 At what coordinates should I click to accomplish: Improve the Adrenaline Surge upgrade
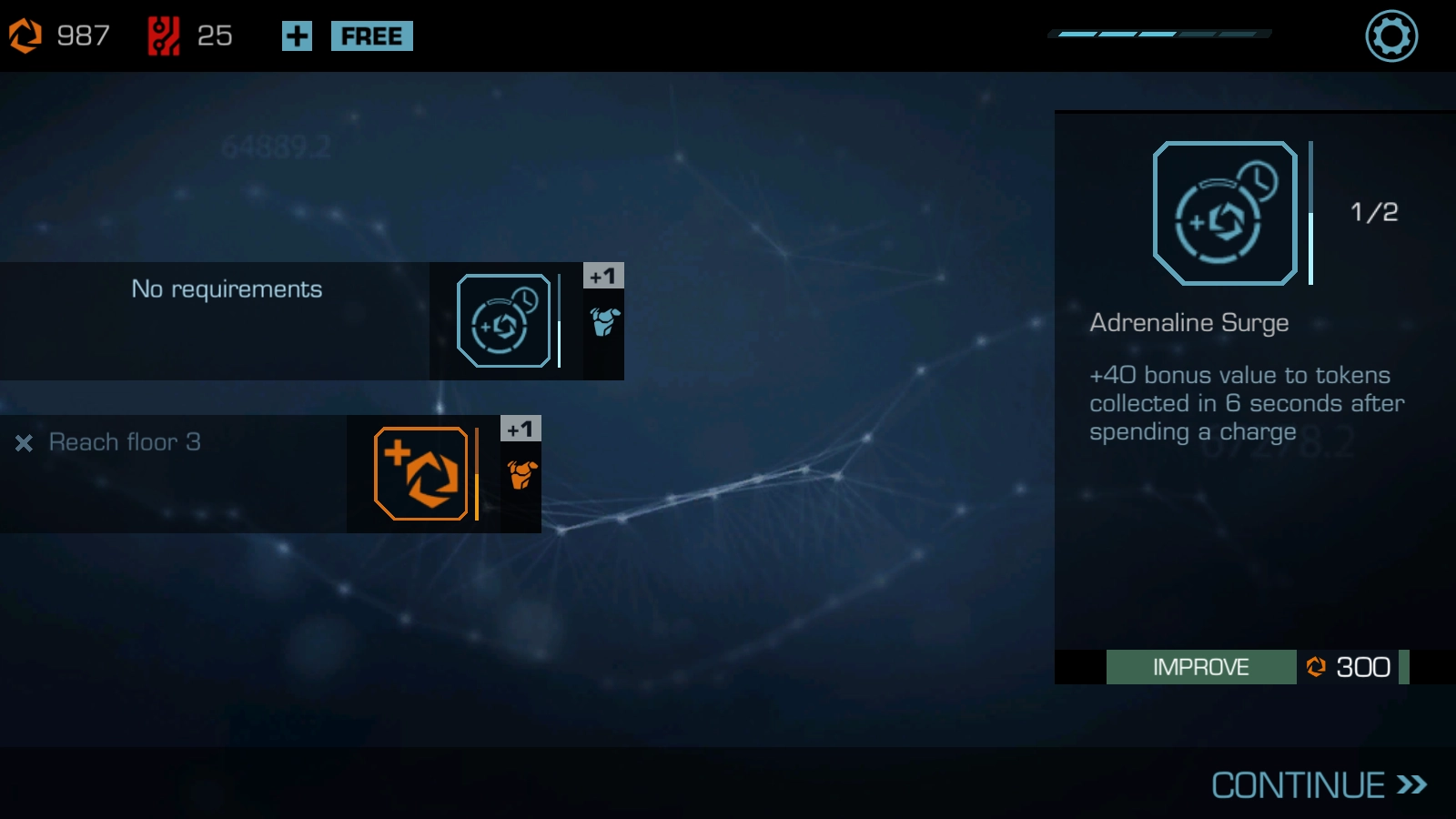pos(1200,667)
